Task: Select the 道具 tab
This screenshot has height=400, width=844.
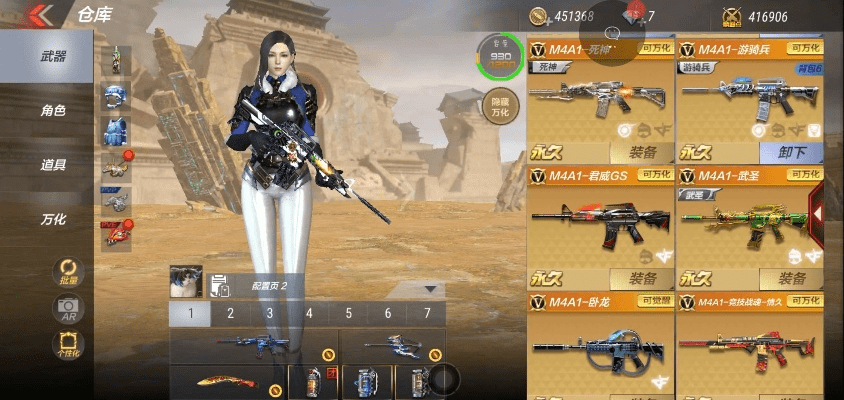Action: (x=52, y=165)
